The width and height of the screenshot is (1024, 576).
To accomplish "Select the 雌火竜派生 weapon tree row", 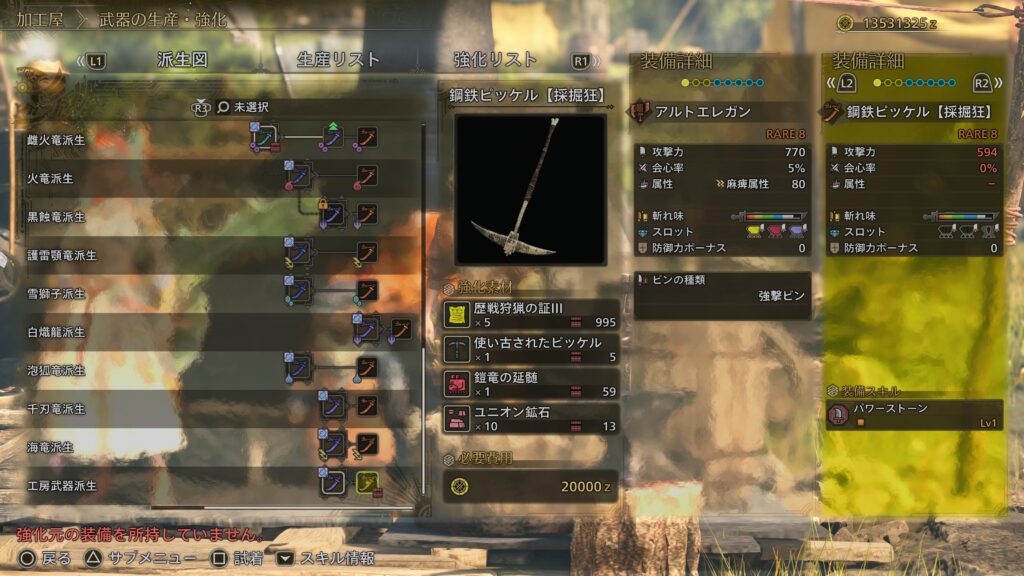I will click(57, 140).
